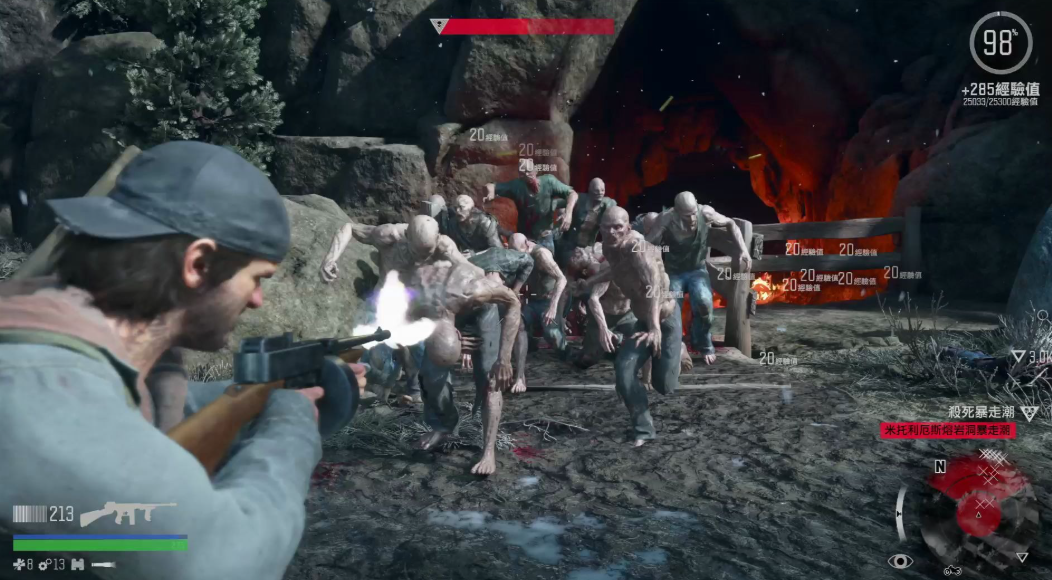Viewport: 1052px width, 580px height.
Task: Select the motorcycle icon below the minimap
Action: [952, 571]
